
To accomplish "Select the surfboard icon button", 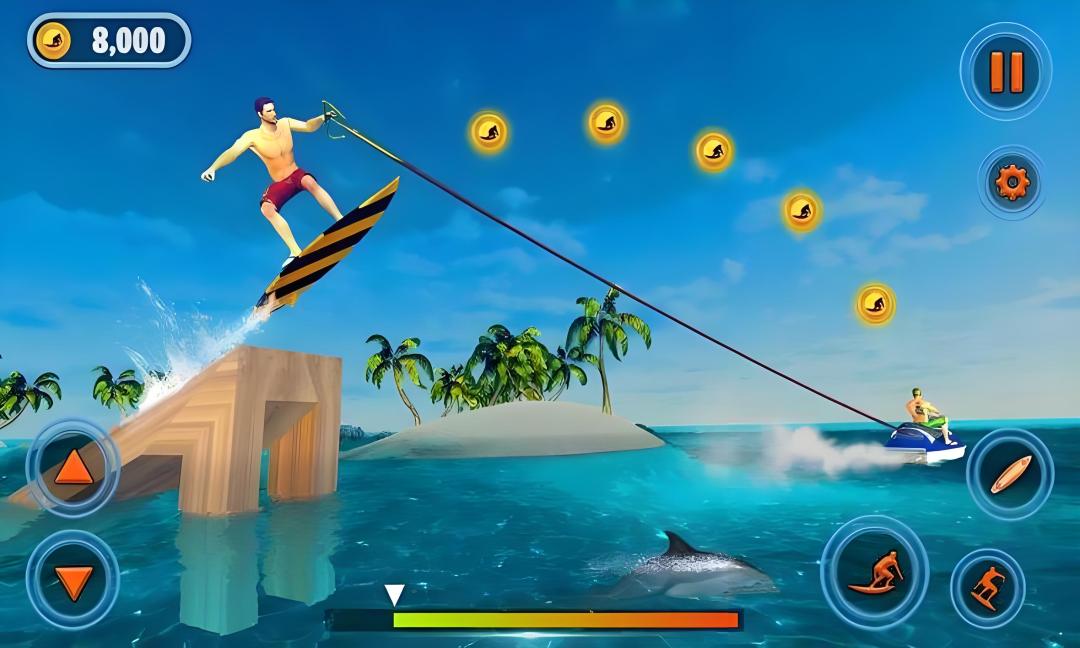I will [x=1010, y=474].
